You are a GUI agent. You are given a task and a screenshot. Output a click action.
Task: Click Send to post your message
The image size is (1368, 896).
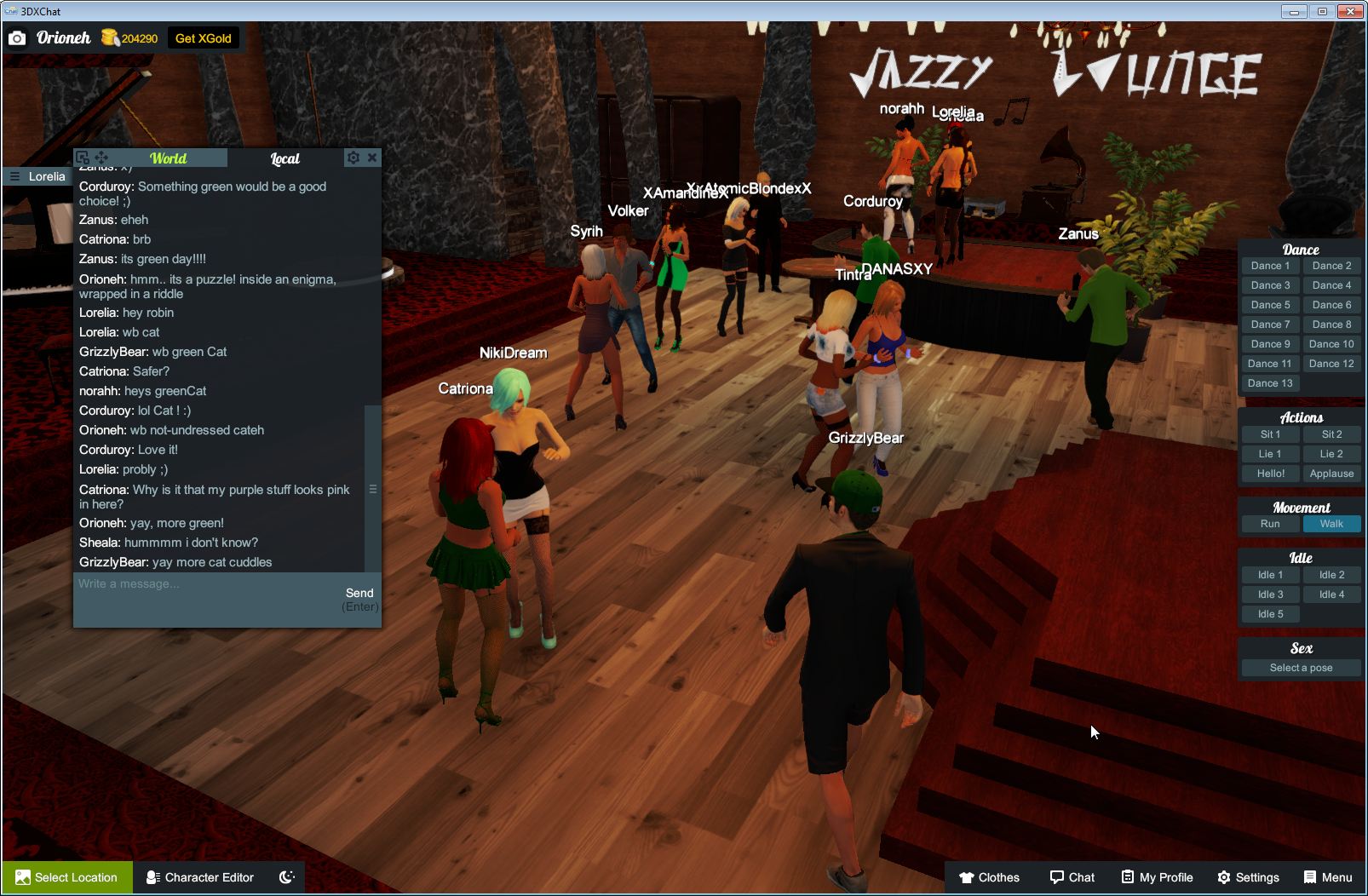(359, 593)
